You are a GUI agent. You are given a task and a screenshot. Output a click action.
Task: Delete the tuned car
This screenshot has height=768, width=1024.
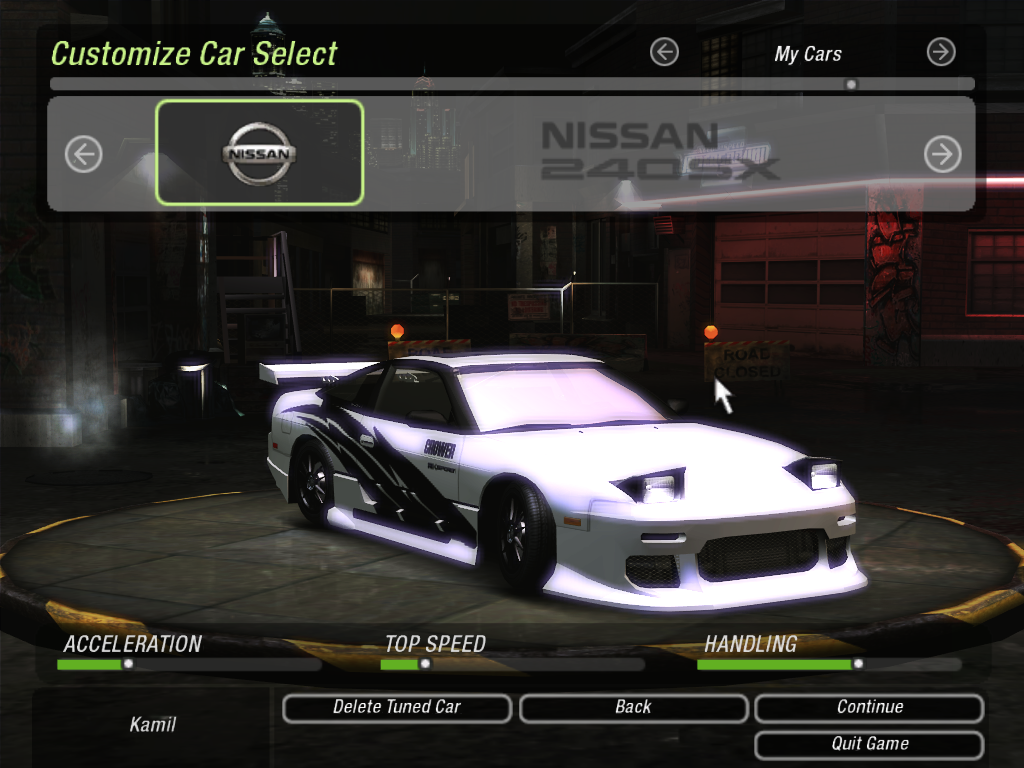point(397,708)
